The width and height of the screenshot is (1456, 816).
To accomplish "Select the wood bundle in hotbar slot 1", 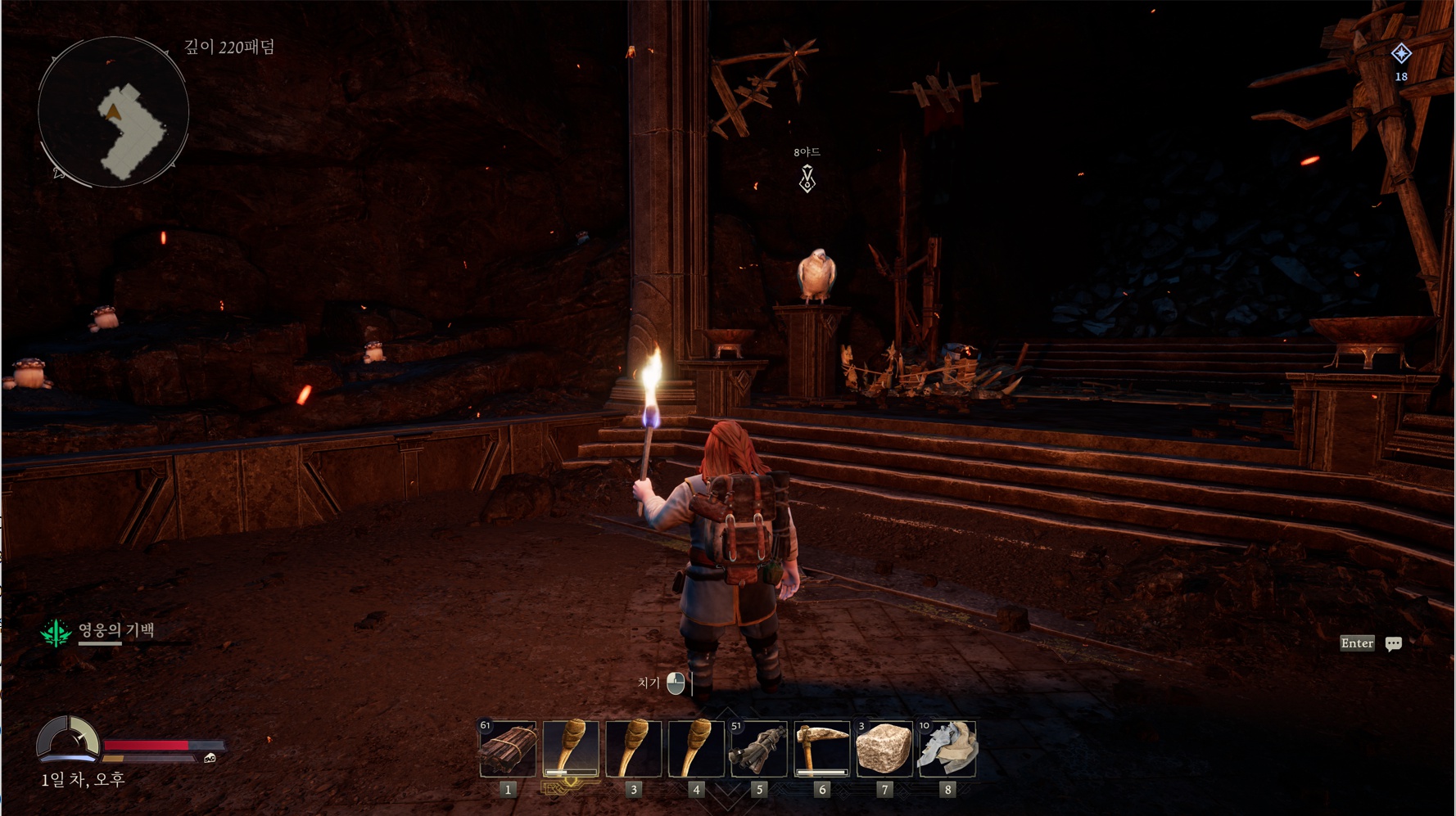I will (508, 748).
